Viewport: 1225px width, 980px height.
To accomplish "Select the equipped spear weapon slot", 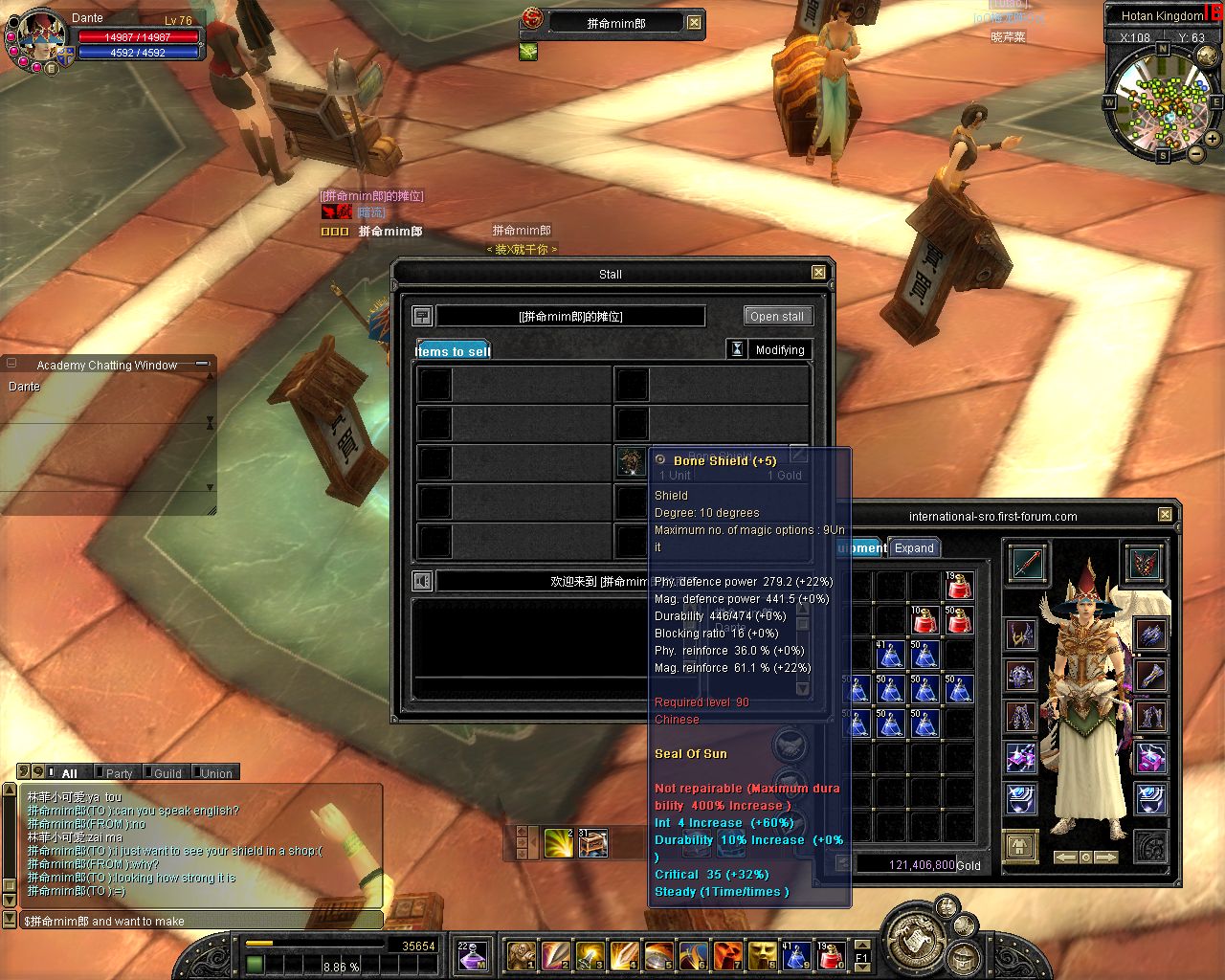I will (1025, 564).
